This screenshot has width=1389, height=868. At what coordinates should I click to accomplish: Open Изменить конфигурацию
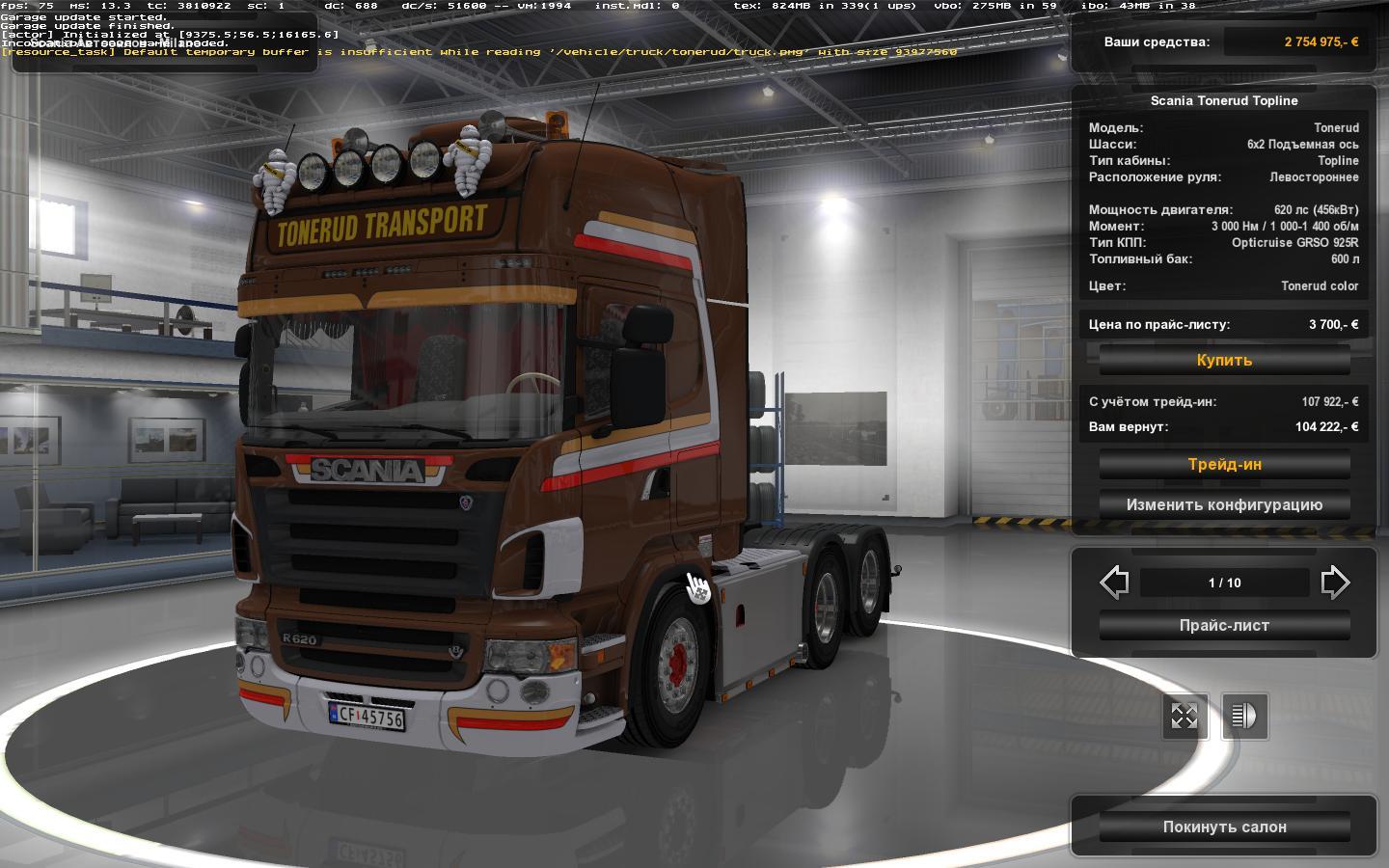tap(1224, 504)
